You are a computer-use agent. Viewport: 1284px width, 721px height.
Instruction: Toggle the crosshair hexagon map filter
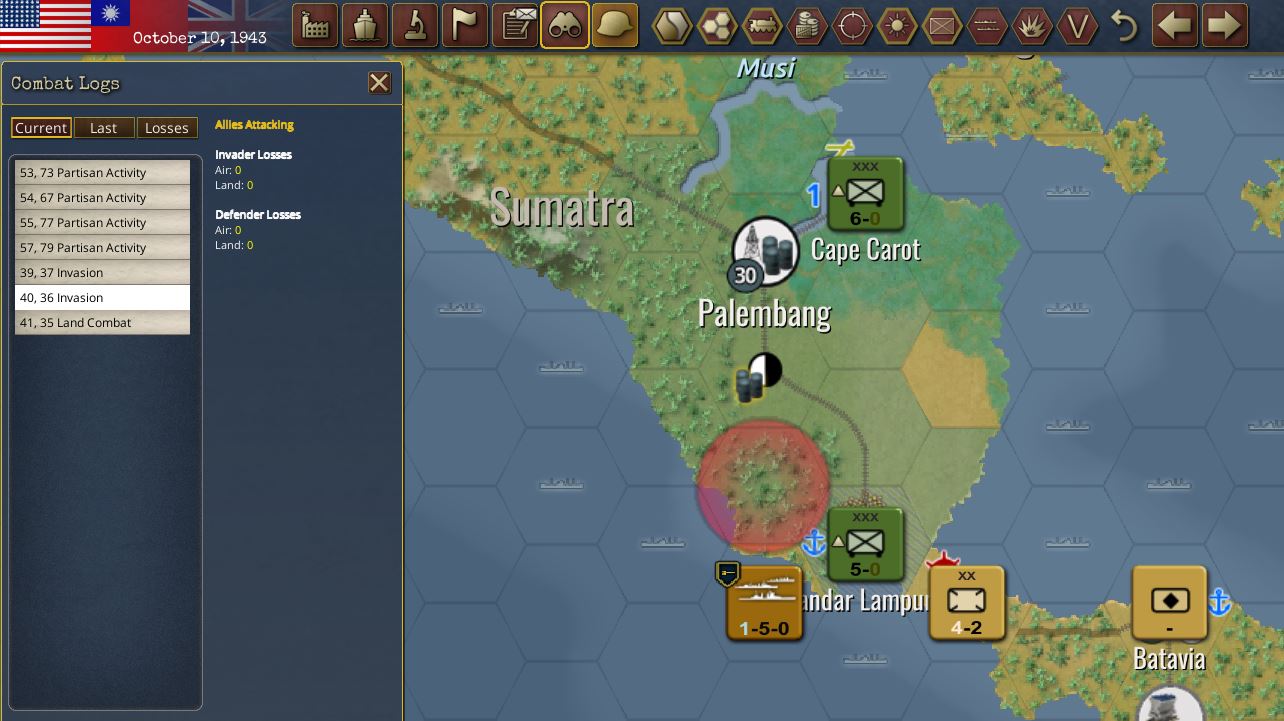pyautogui.click(x=852, y=26)
